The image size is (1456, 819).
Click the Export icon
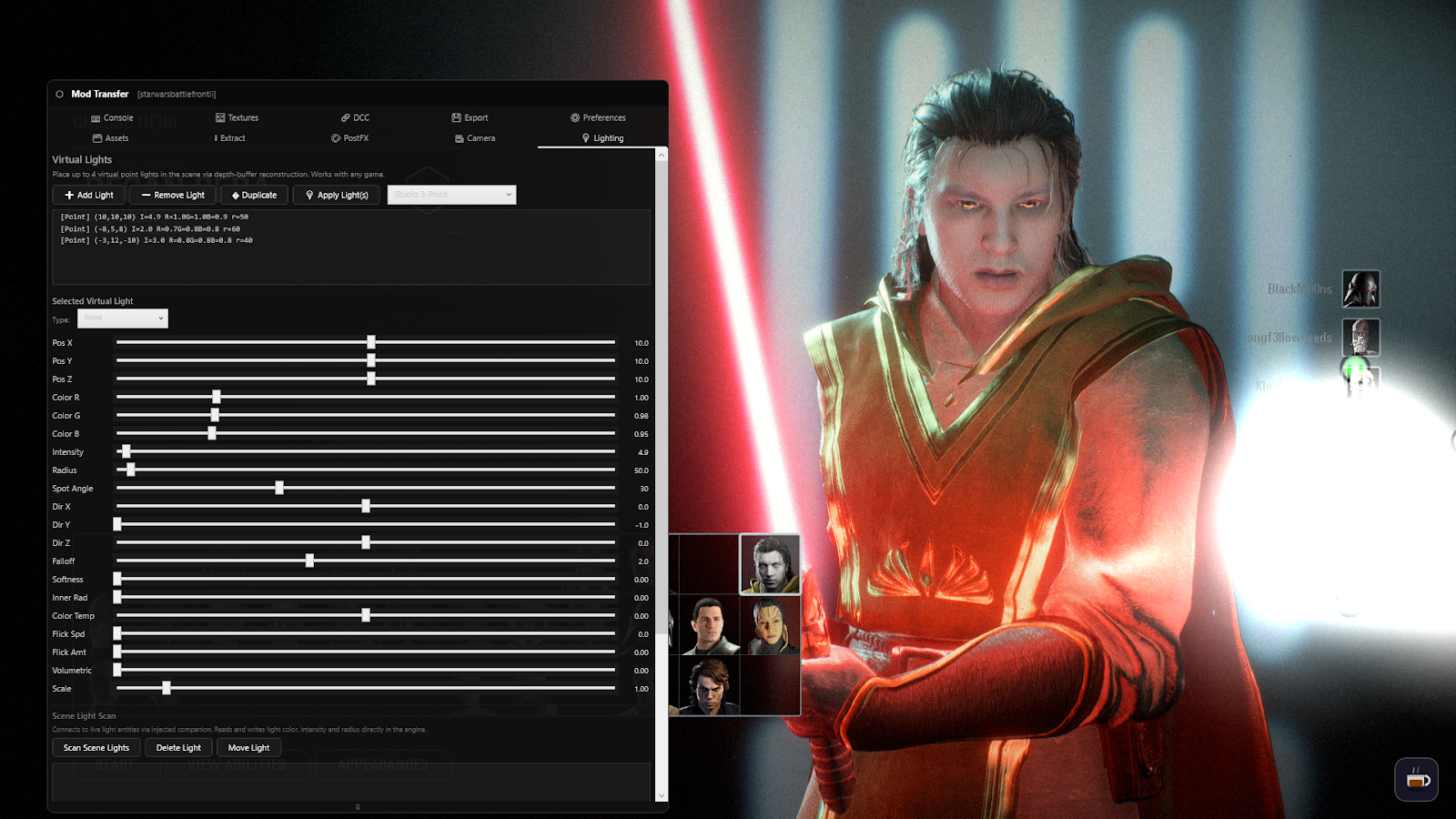coord(458,117)
